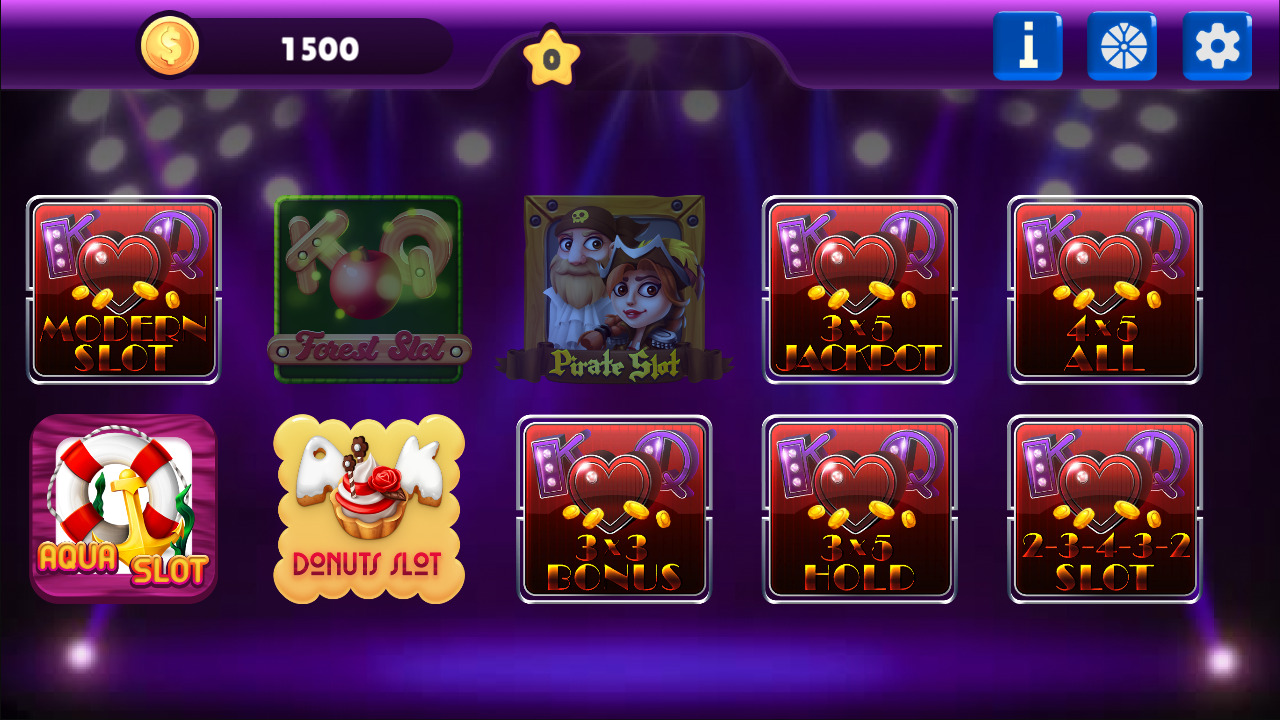Open the Aqua Slot game
This screenshot has width=1280, height=720.
122,508
